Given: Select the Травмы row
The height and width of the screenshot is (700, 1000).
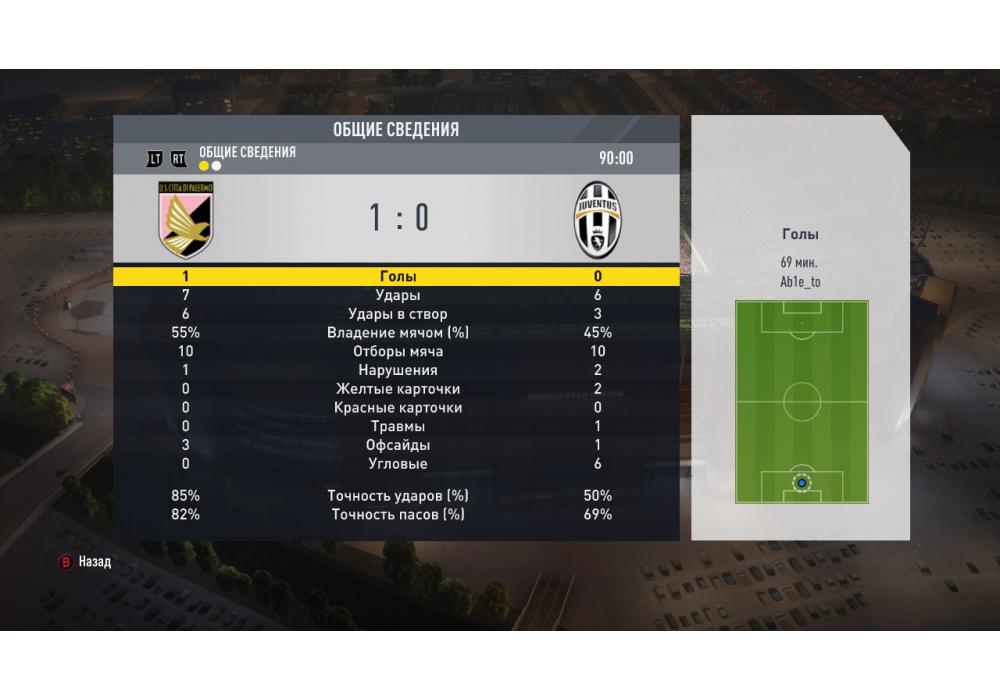Looking at the screenshot, I should 397,427.
